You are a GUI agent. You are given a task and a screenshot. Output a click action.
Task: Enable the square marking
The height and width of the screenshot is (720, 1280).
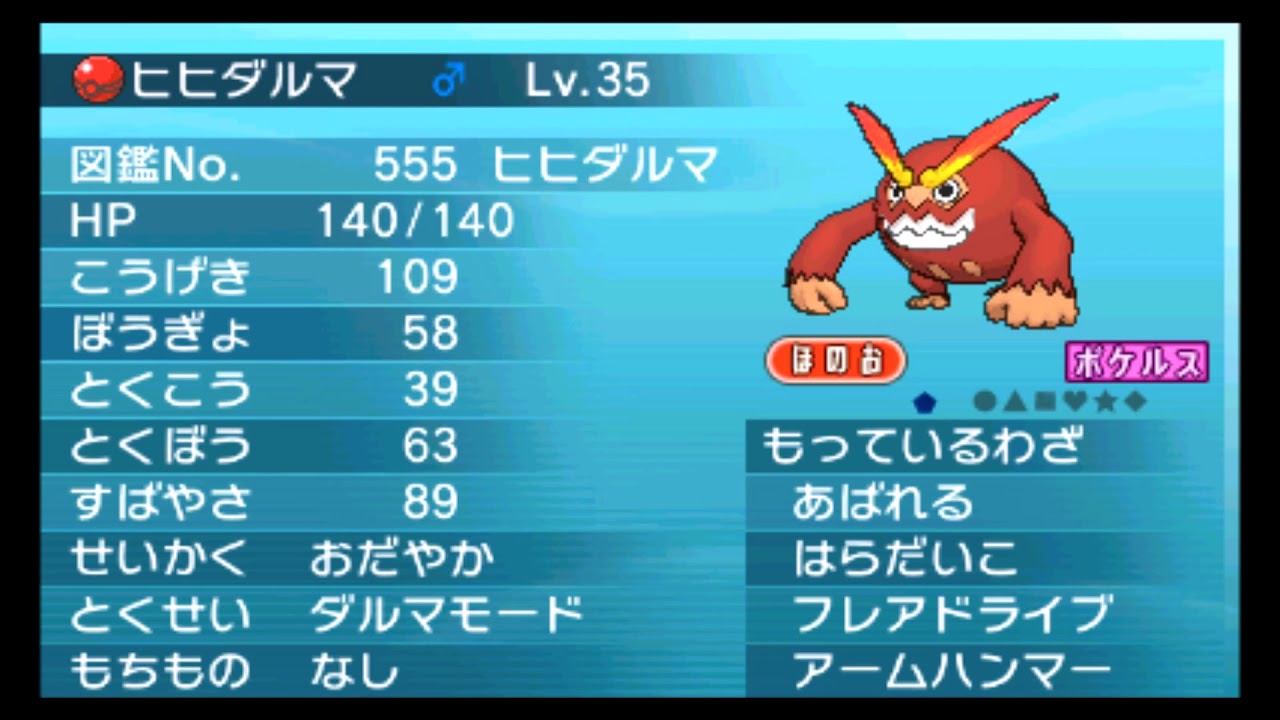point(1046,400)
